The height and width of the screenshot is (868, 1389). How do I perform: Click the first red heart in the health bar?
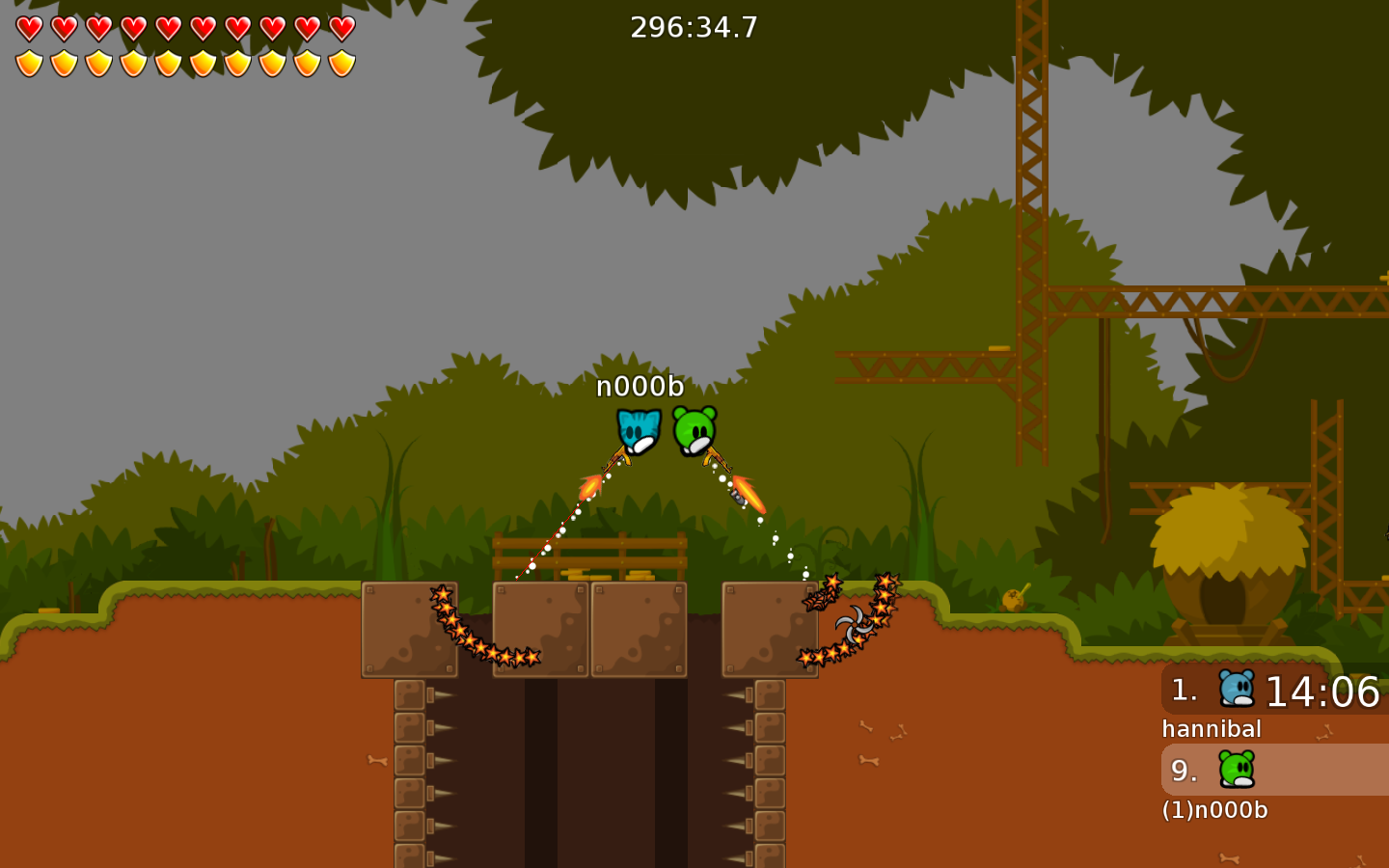pos(29,27)
